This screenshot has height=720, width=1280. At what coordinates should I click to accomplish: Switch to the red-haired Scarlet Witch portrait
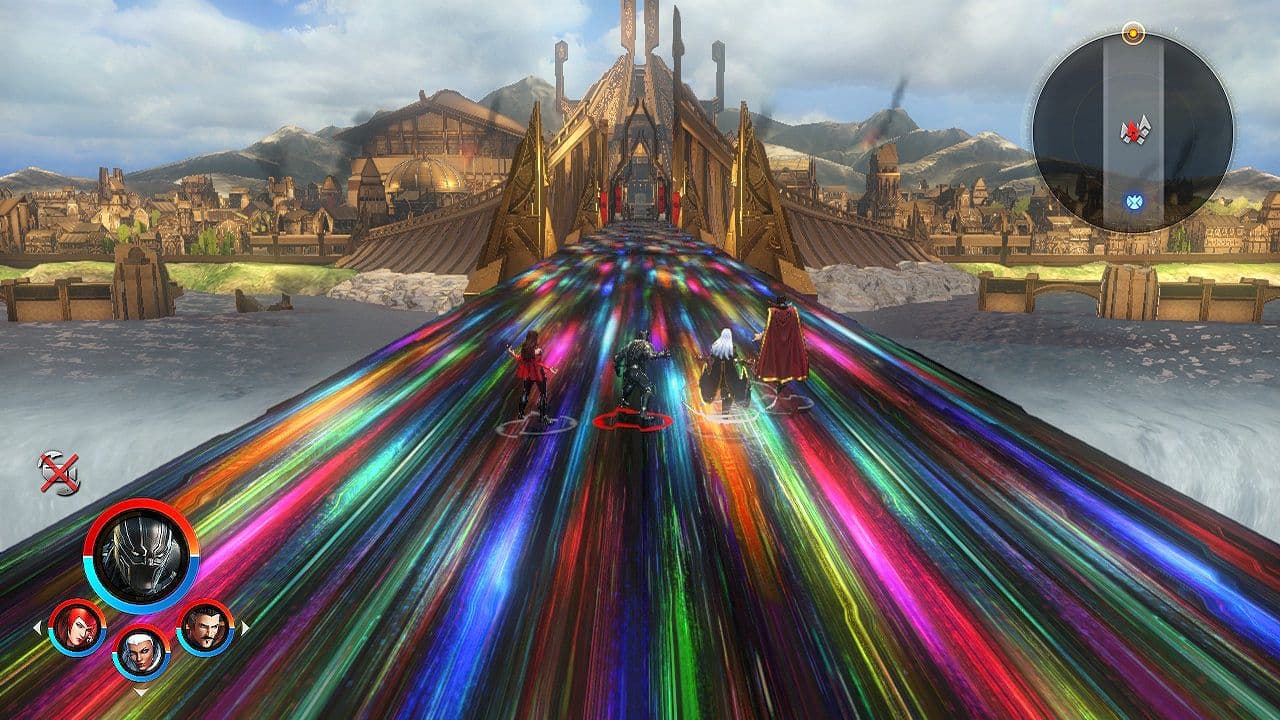point(77,628)
